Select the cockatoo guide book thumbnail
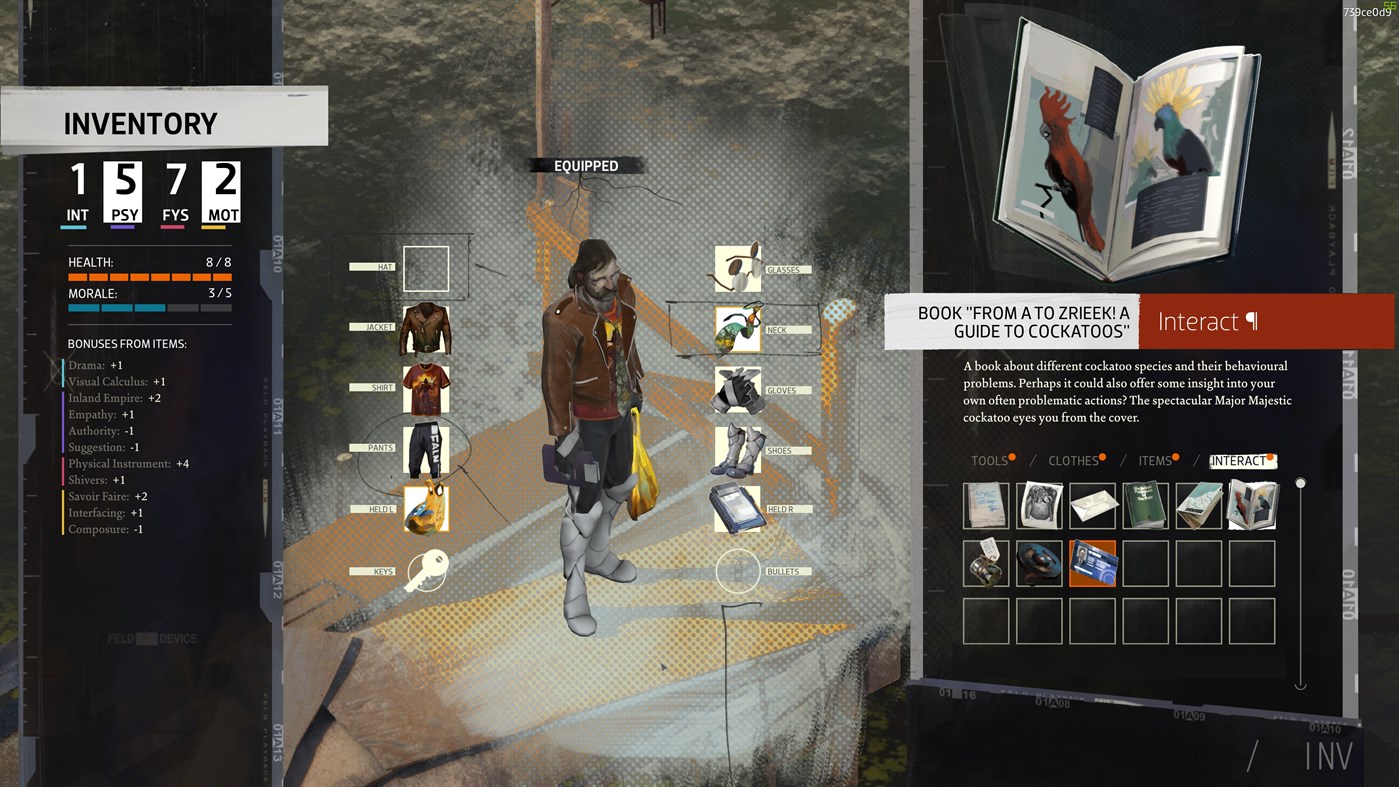This screenshot has height=787, width=1399. [1251, 505]
